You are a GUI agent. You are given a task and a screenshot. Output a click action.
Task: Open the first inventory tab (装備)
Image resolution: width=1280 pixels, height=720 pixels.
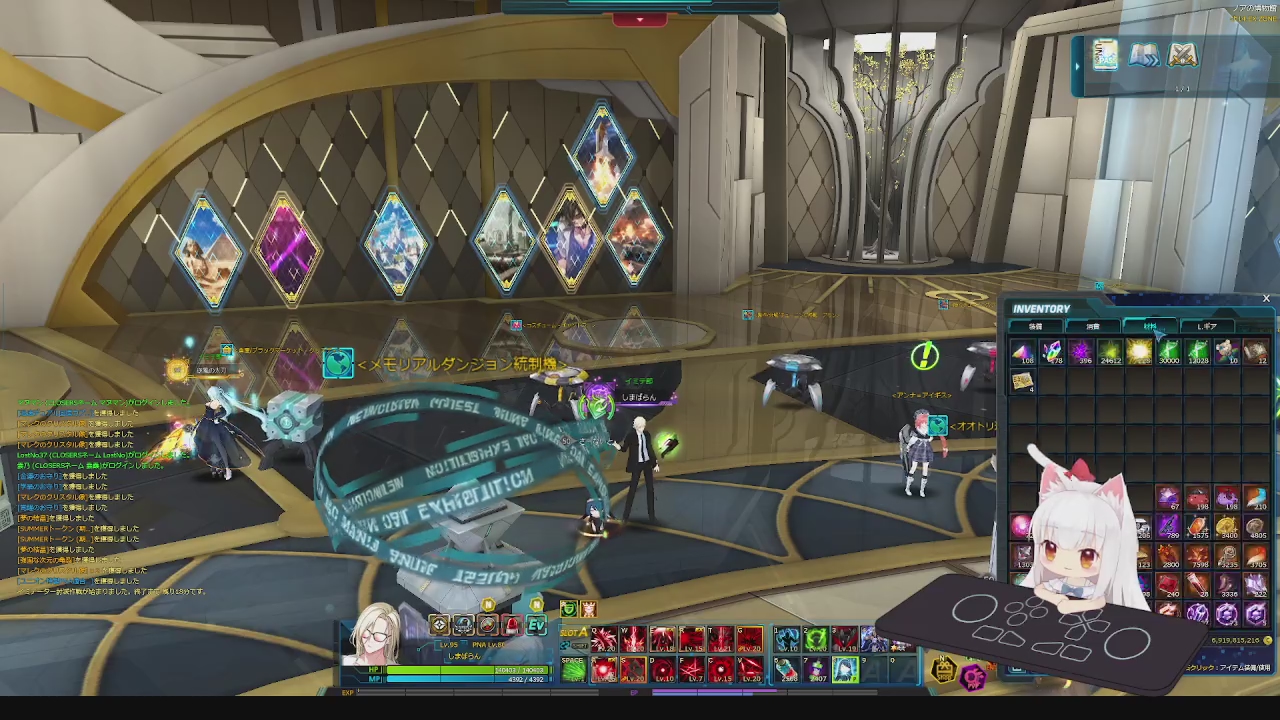1036,326
